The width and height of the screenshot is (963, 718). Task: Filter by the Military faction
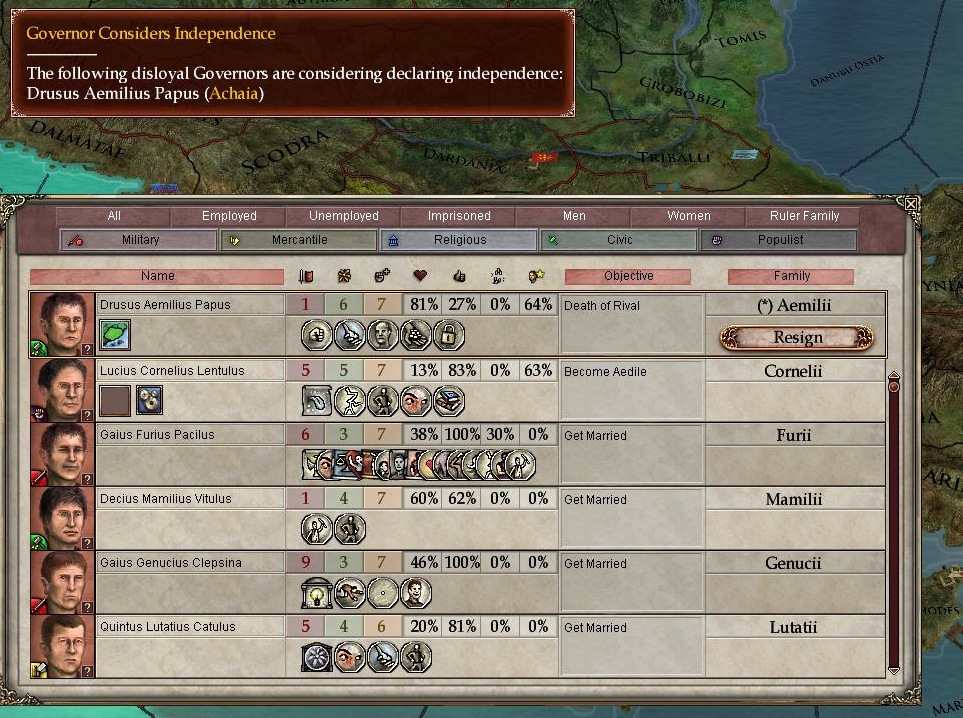coord(140,240)
